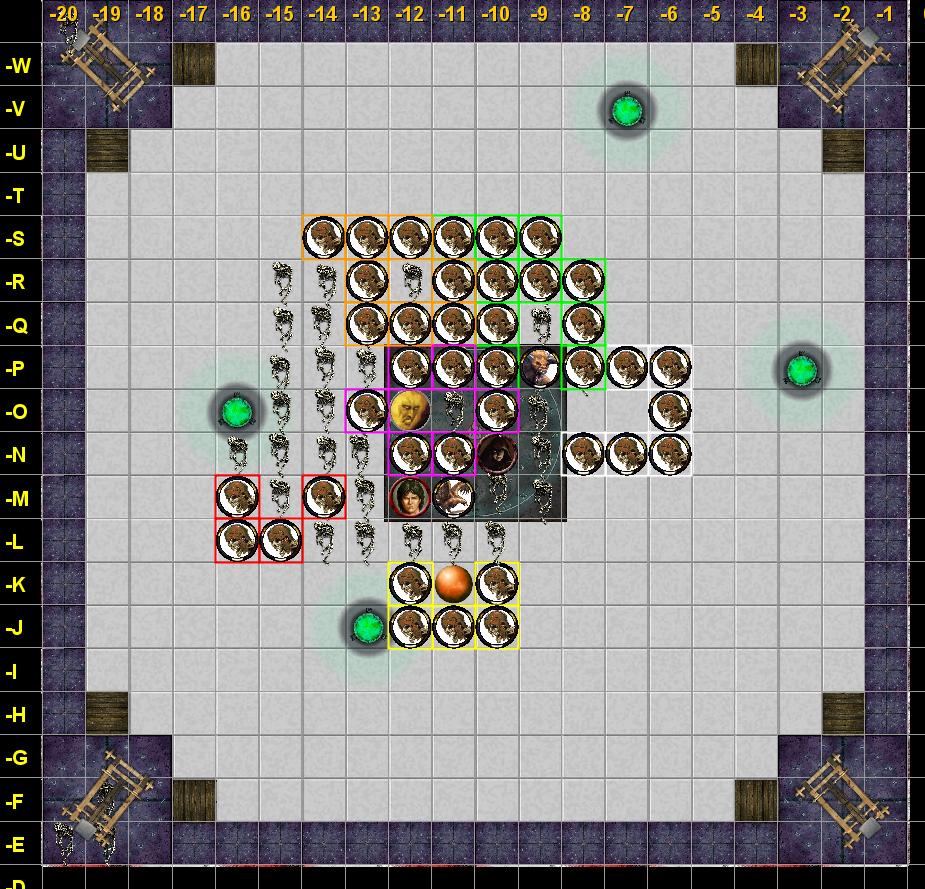Click the orange orb token
Screen dimensions: 925x889
coord(453,583)
